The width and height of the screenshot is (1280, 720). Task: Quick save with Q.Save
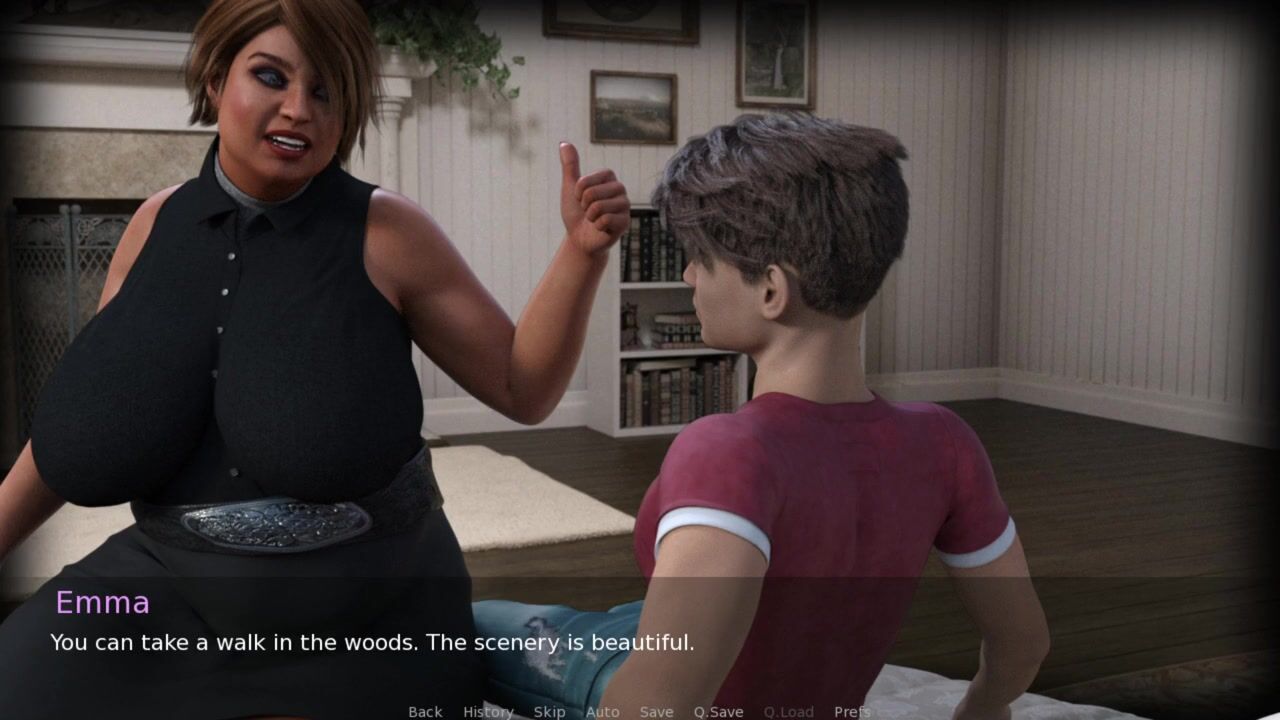point(718,711)
